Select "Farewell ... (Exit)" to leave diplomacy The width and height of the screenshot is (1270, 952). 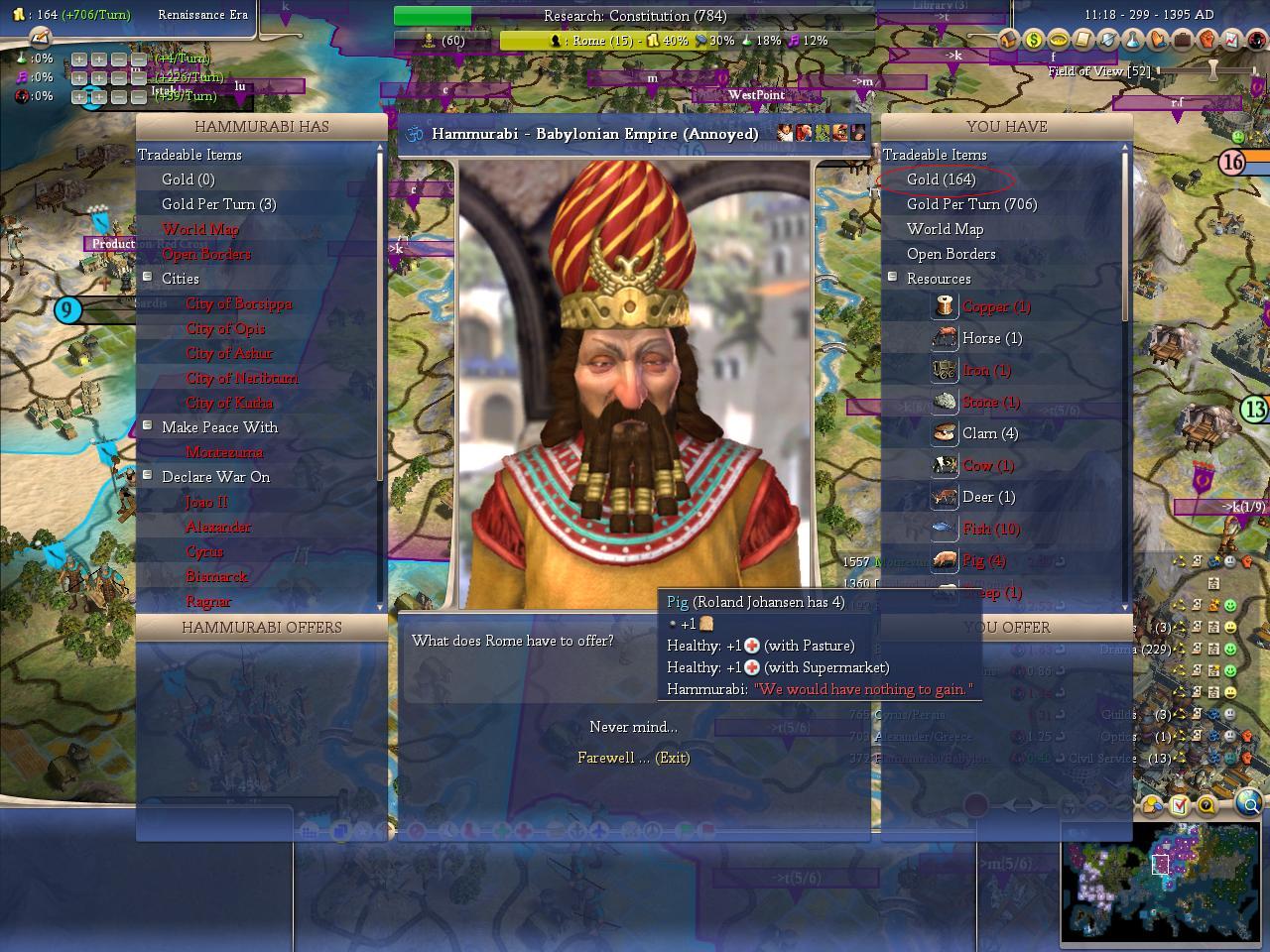pyautogui.click(x=633, y=758)
